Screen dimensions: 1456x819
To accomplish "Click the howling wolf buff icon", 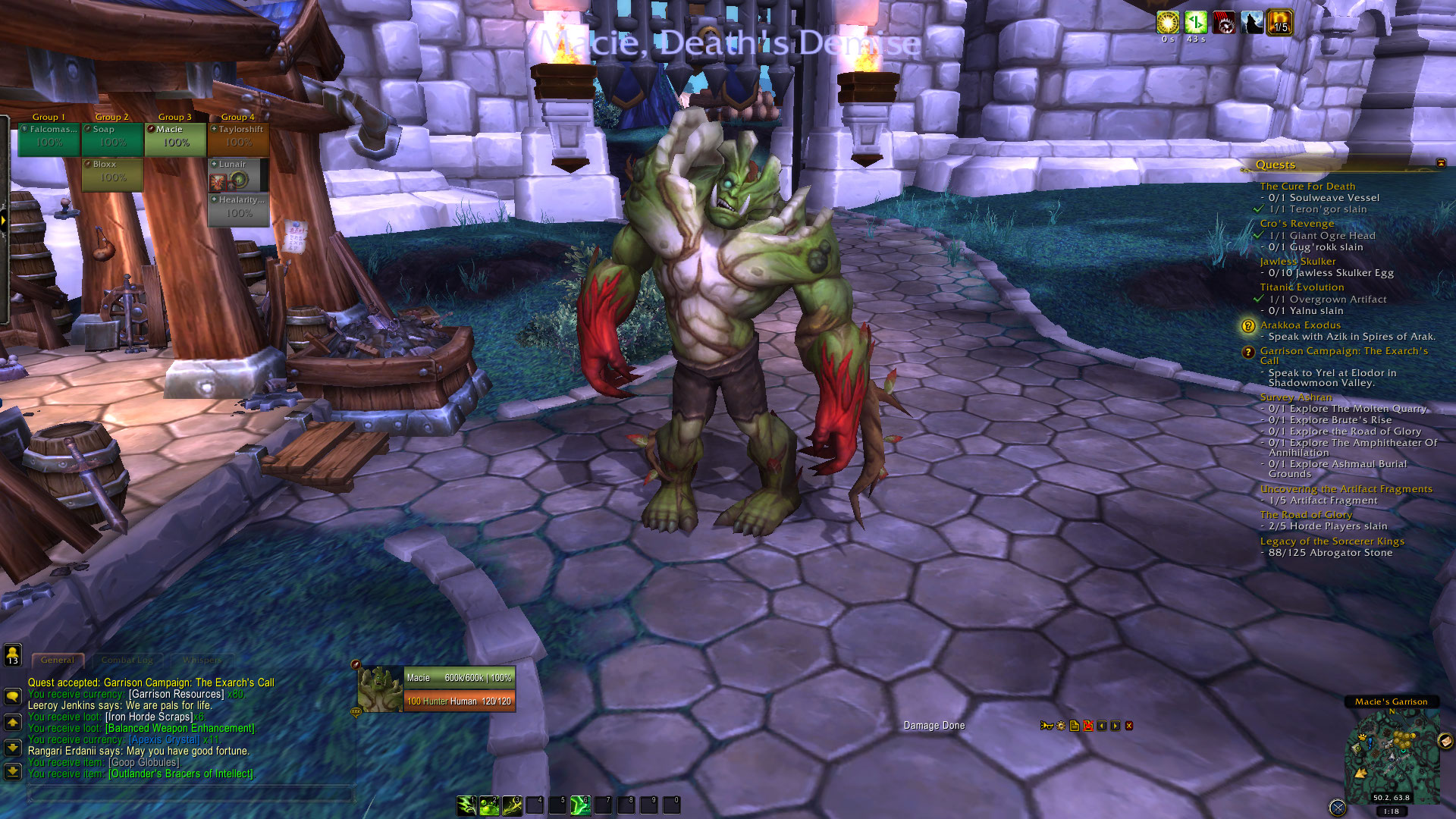I will pyautogui.click(x=1252, y=23).
